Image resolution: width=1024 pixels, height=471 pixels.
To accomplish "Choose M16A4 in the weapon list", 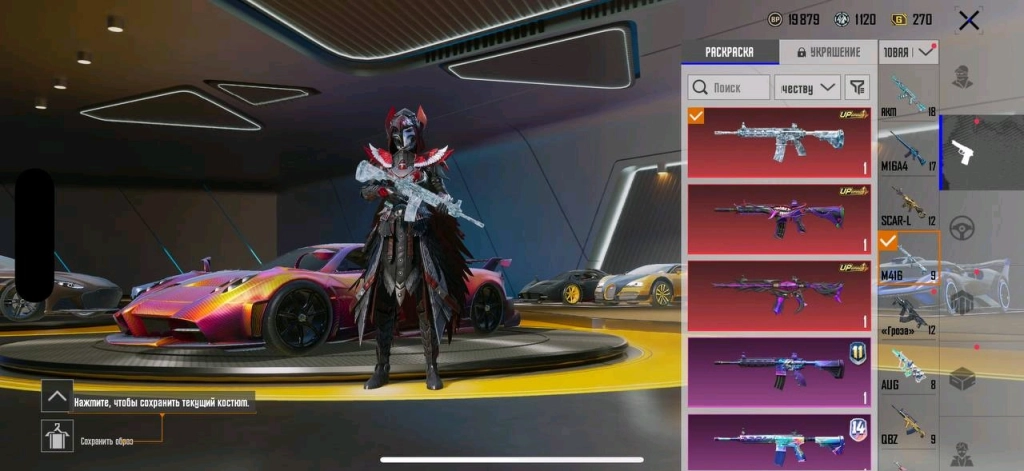I will (908, 150).
